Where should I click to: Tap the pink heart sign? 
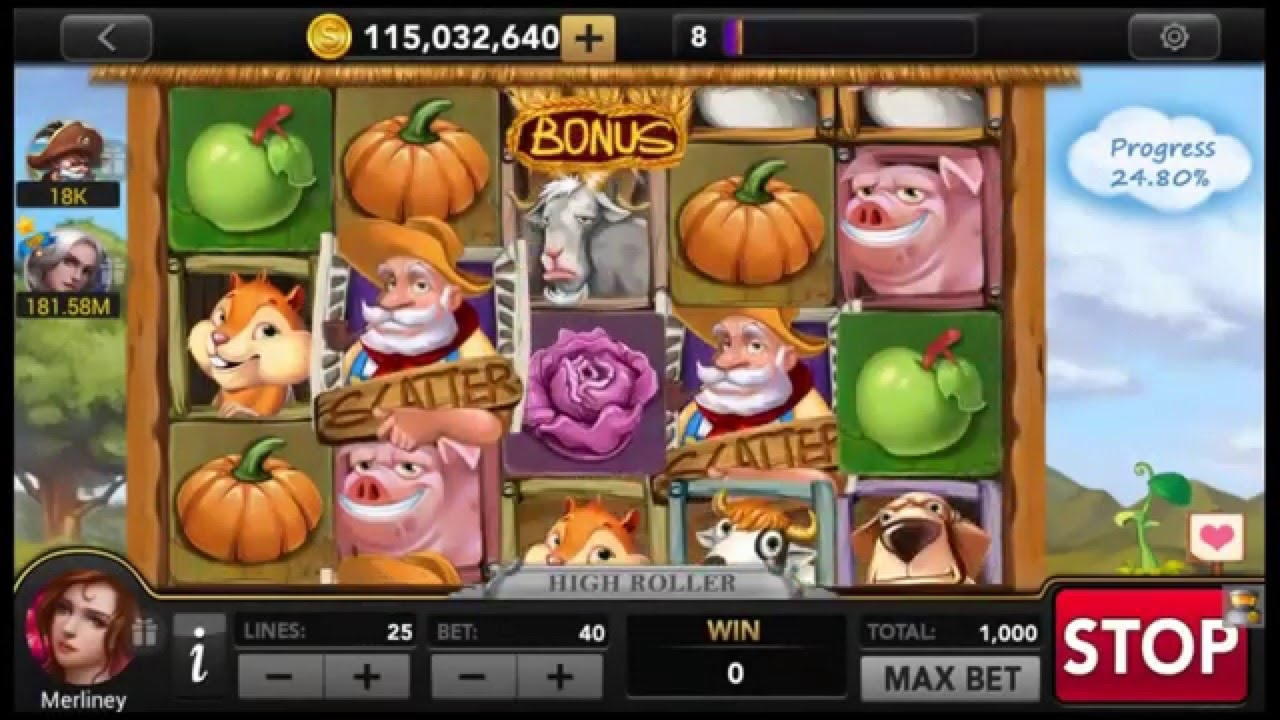pyautogui.click(x=1216, y=538)
